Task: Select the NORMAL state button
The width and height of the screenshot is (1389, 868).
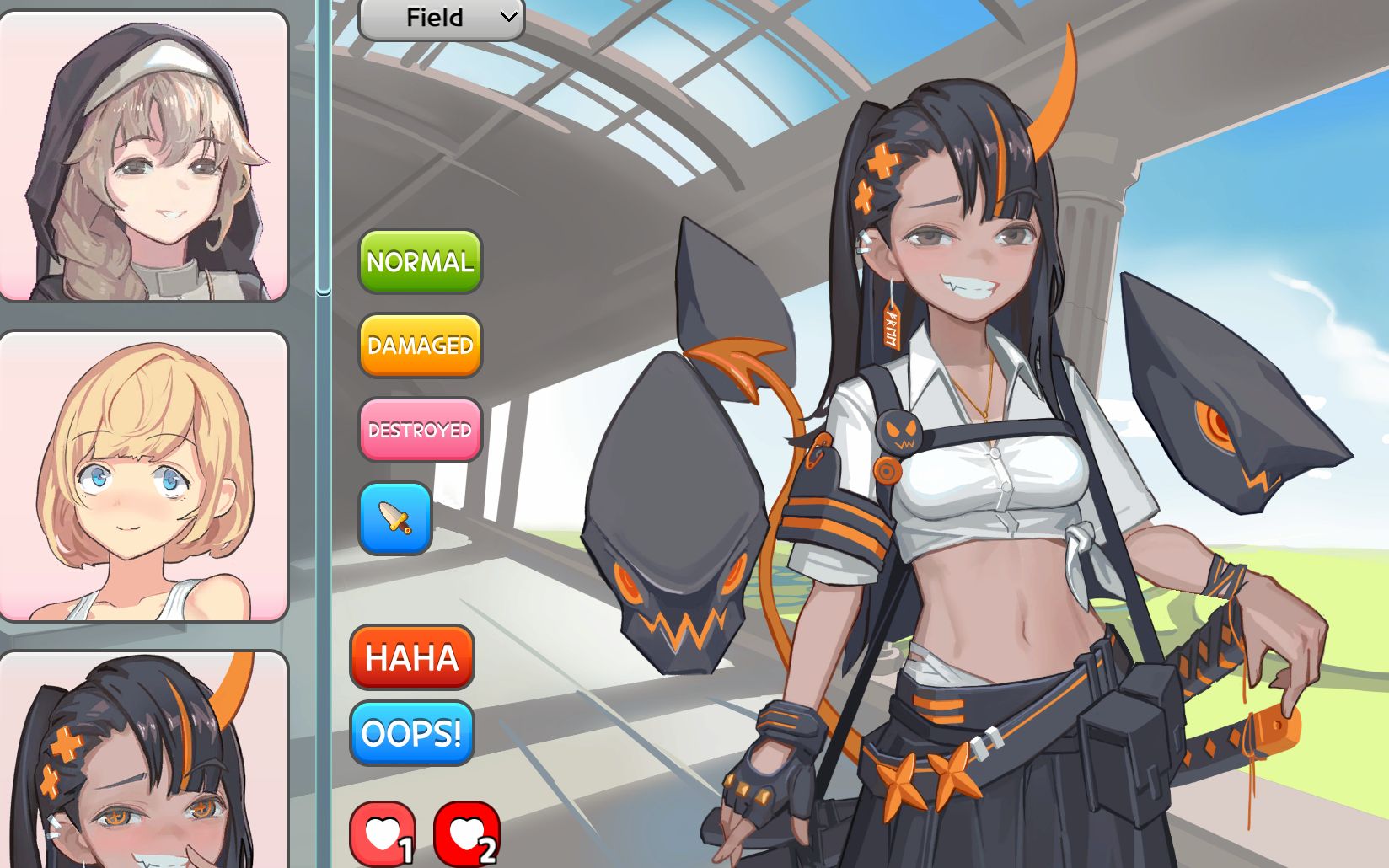Action: [x=420, y=262]
